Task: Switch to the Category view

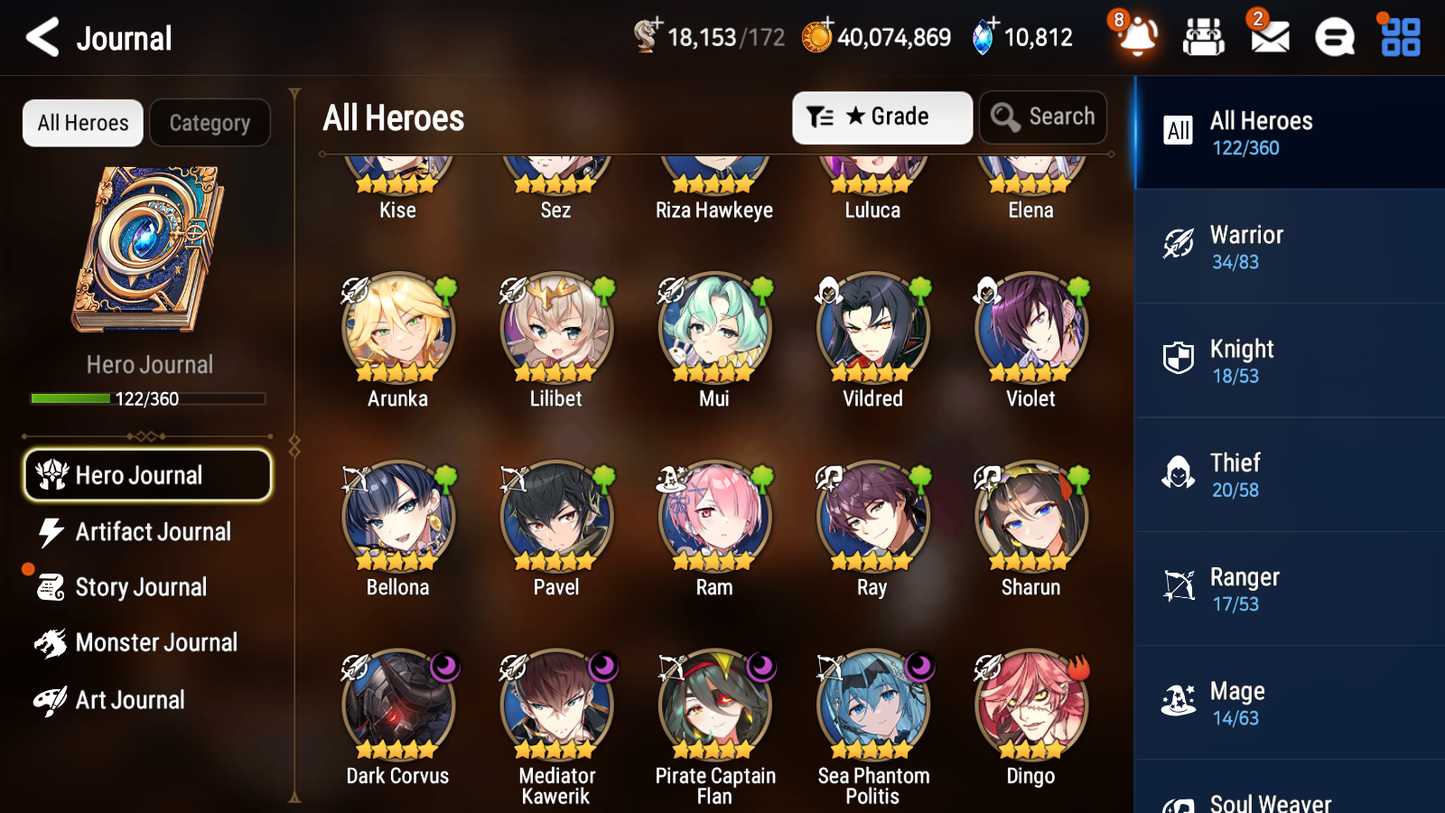Action: [210, 122]
